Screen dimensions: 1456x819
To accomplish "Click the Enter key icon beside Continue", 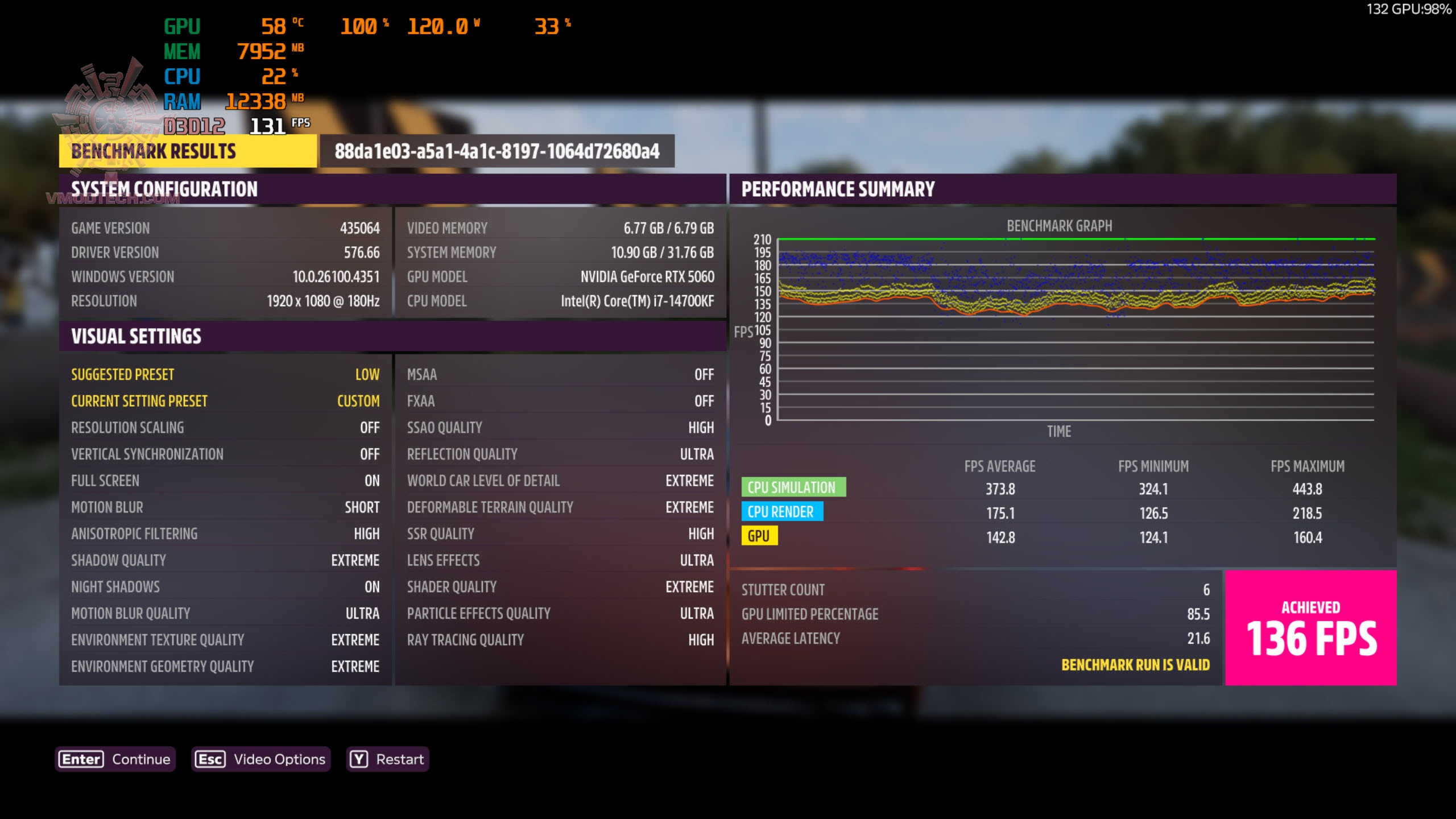I will (x=80, y=758).
